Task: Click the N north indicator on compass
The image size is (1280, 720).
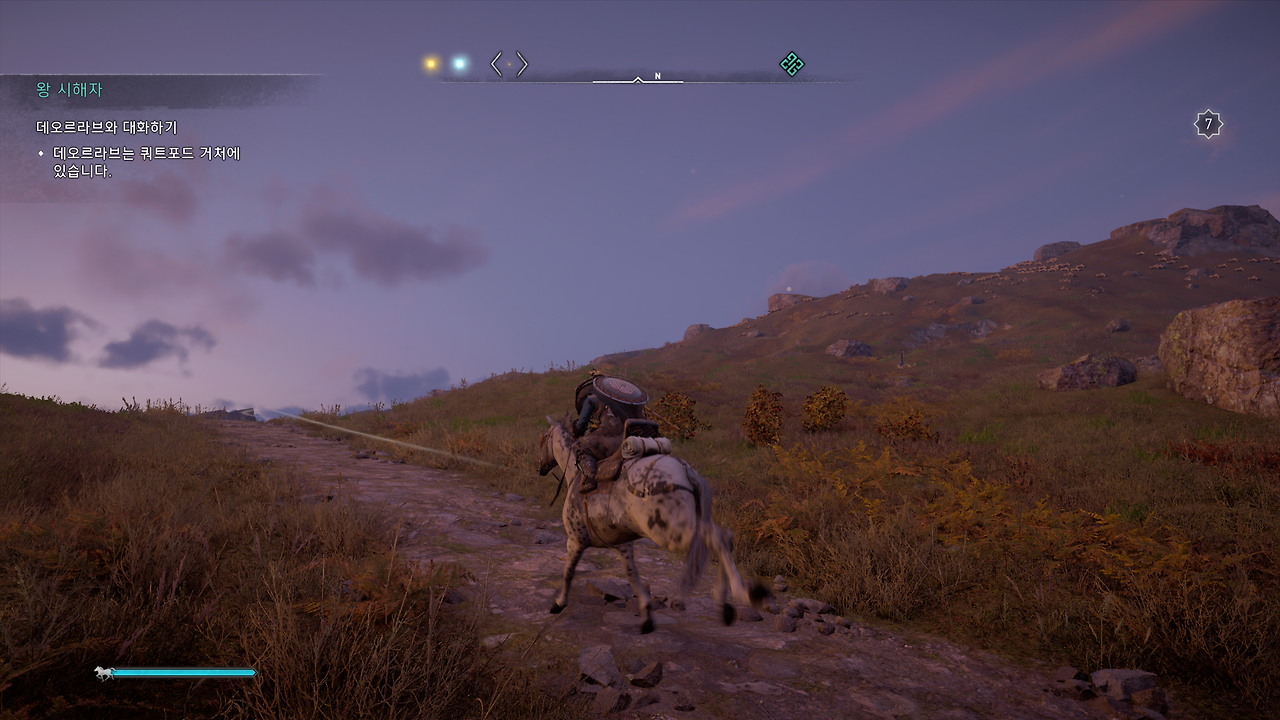Action: (x=657, y=76)
